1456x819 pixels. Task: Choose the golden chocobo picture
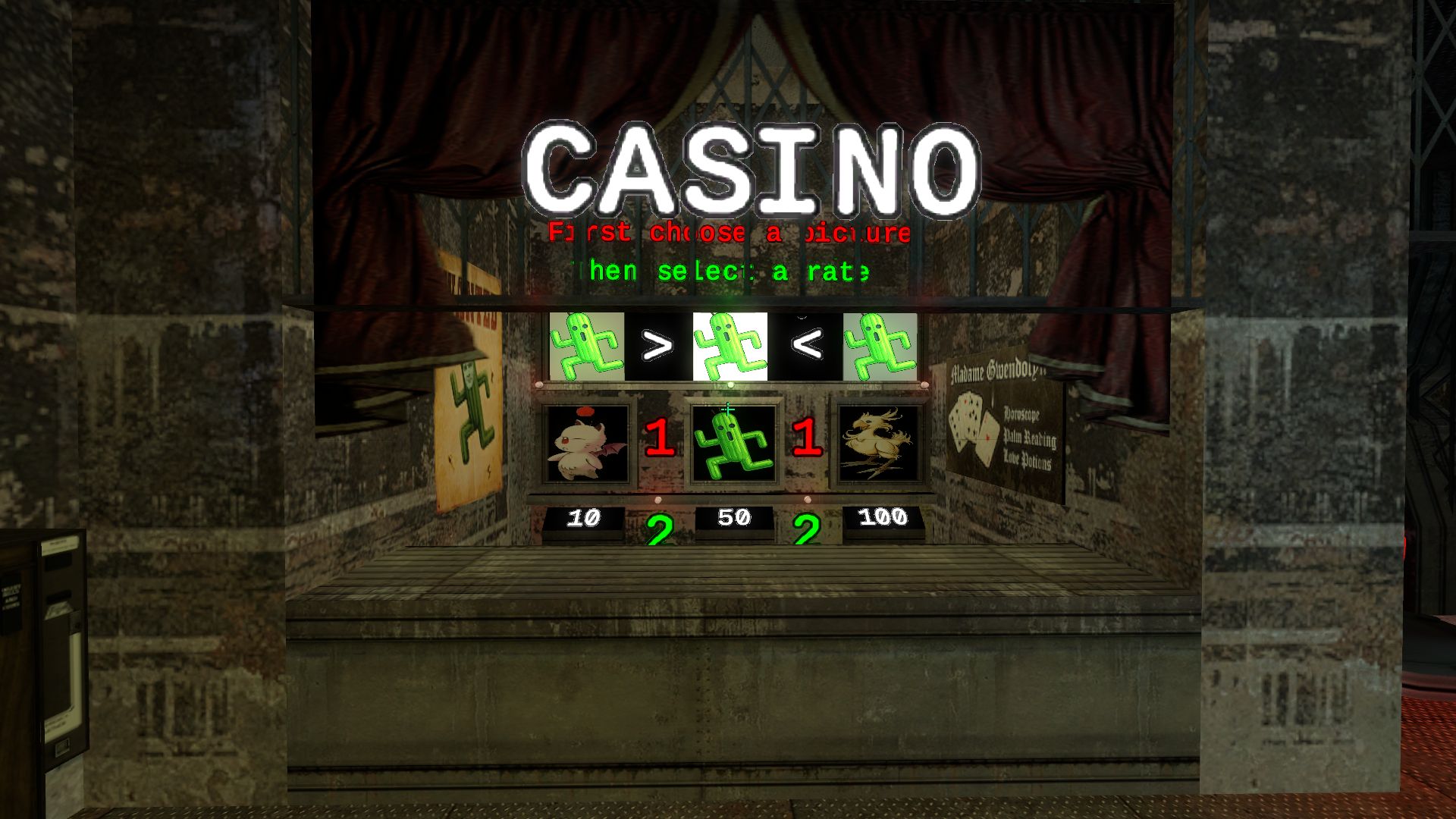[880, 444]
